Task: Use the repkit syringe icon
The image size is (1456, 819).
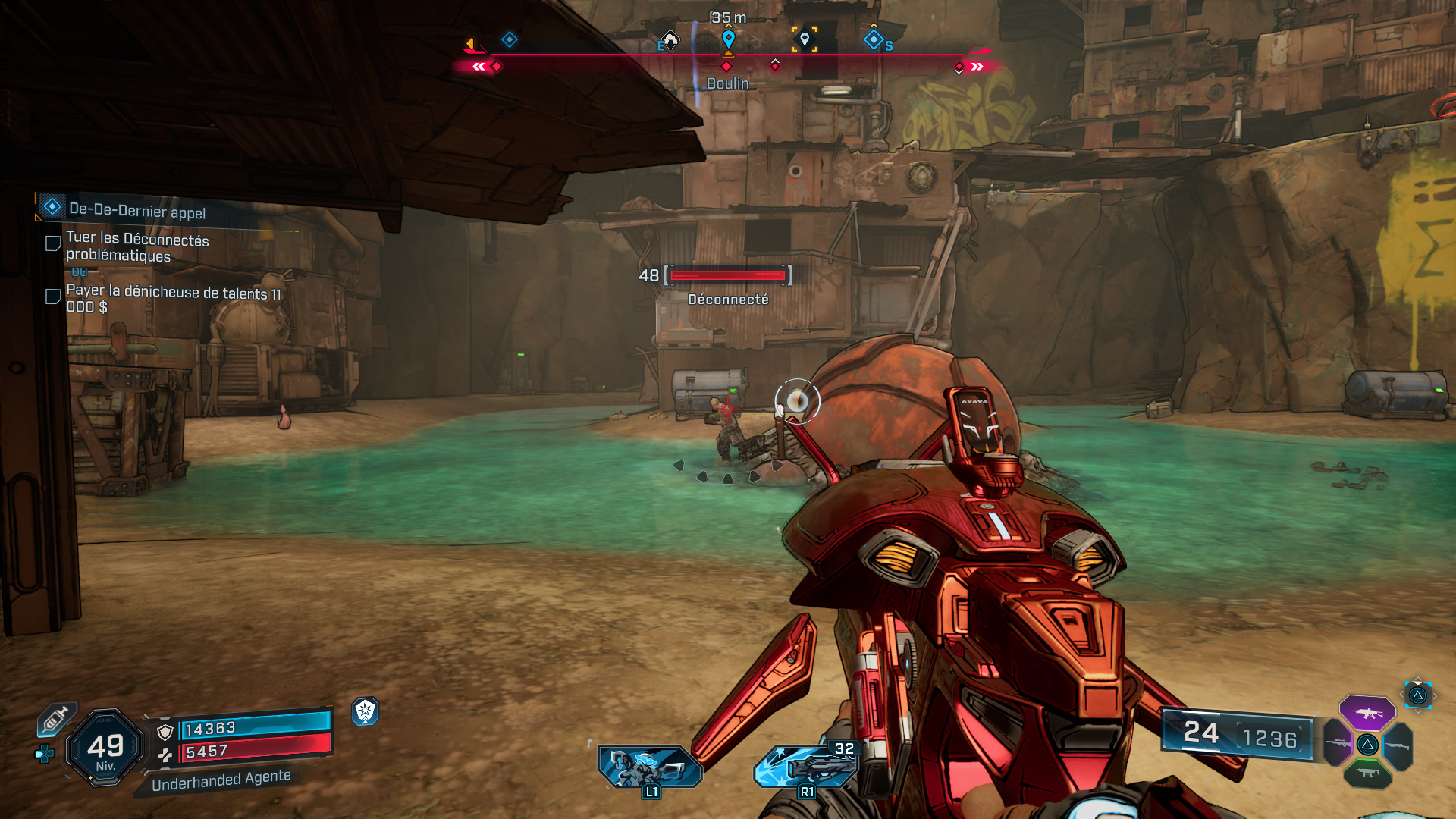Action: (56, 719)
